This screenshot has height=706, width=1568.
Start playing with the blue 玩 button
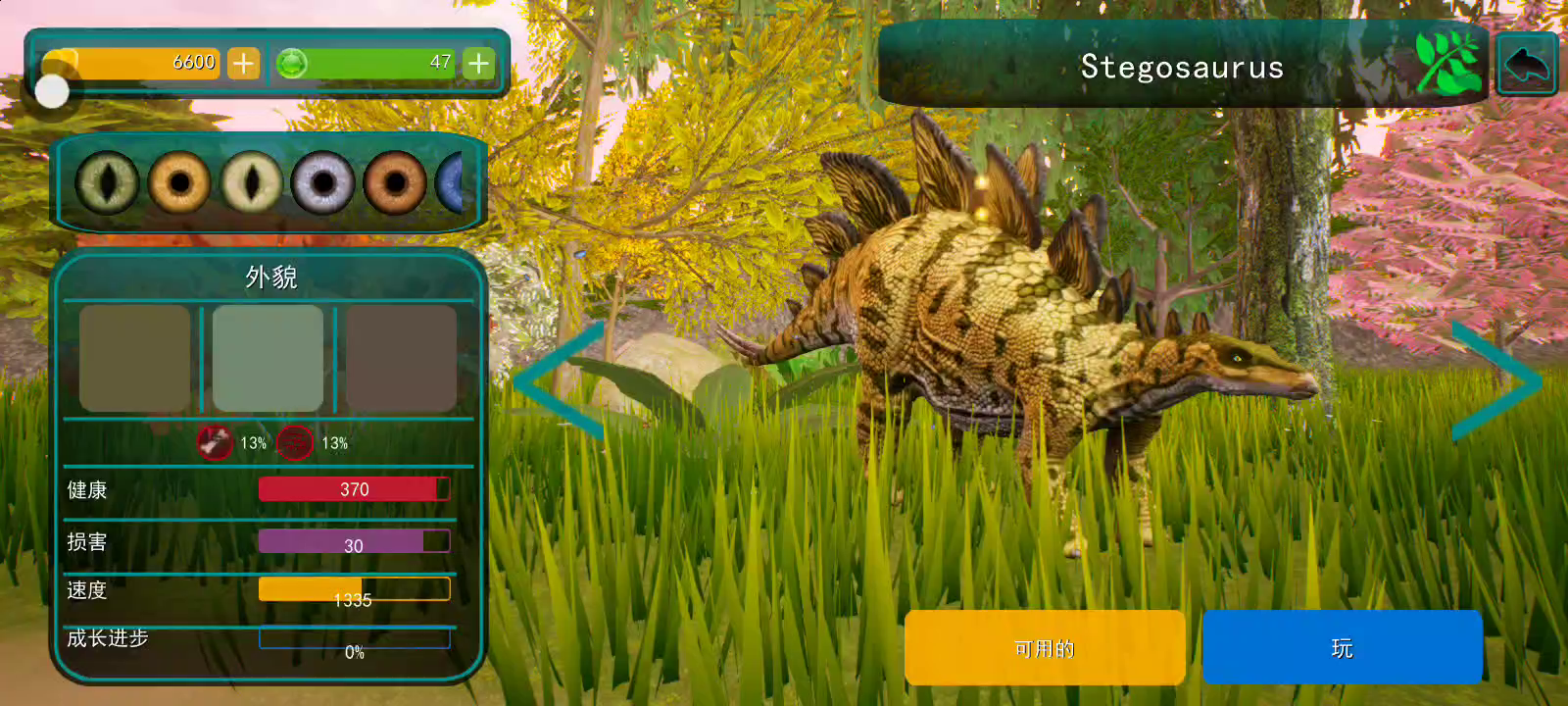[1342, 647]
